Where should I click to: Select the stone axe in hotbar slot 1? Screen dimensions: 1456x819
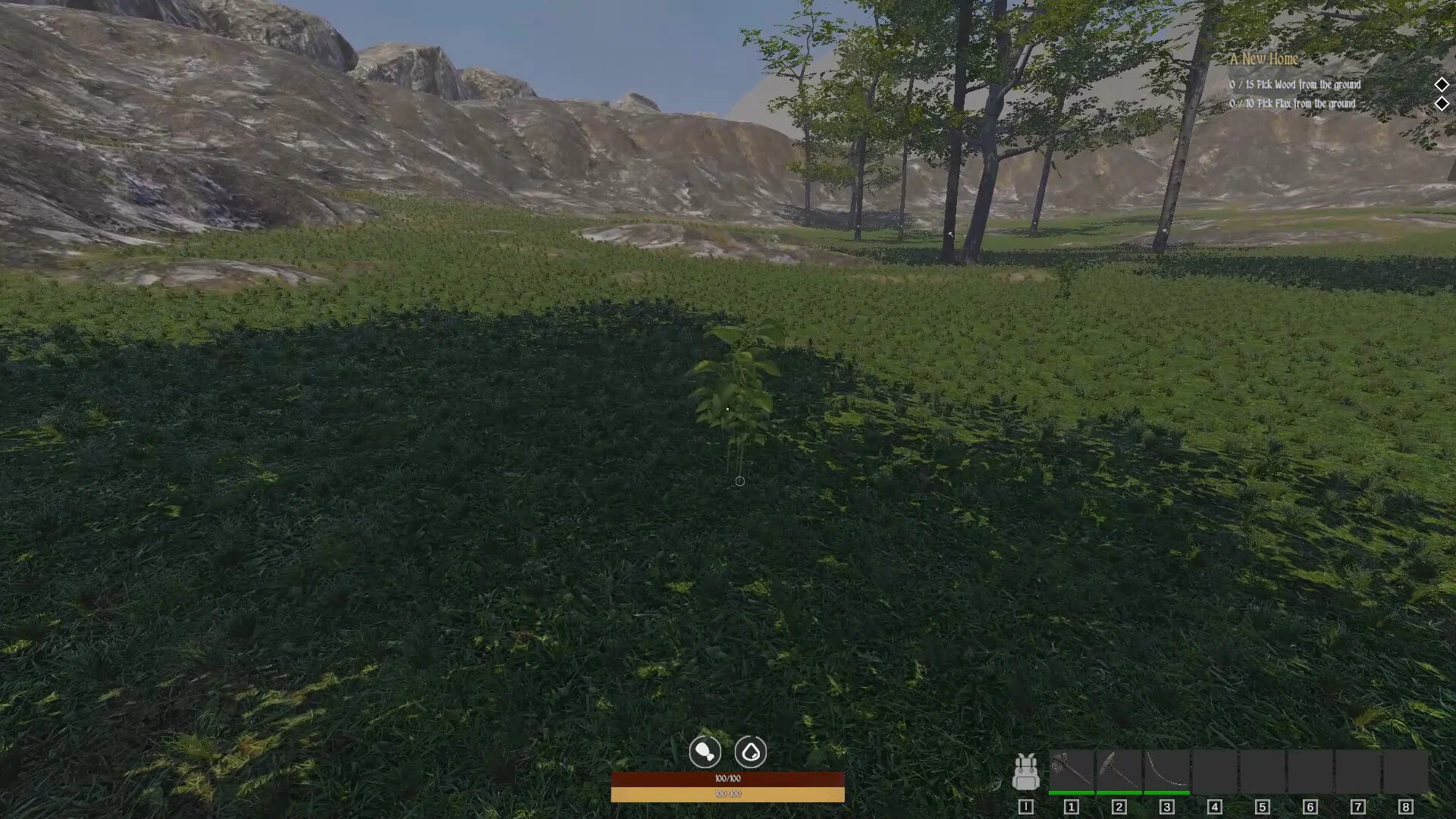pyautogui.click(x=1072, y=771)
